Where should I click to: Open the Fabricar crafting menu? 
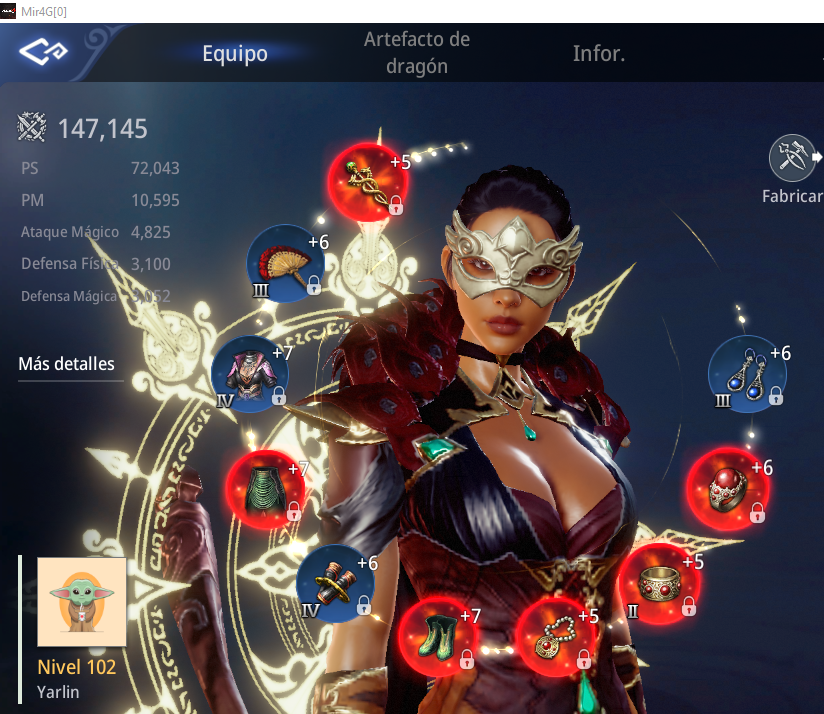click(792, 170)
